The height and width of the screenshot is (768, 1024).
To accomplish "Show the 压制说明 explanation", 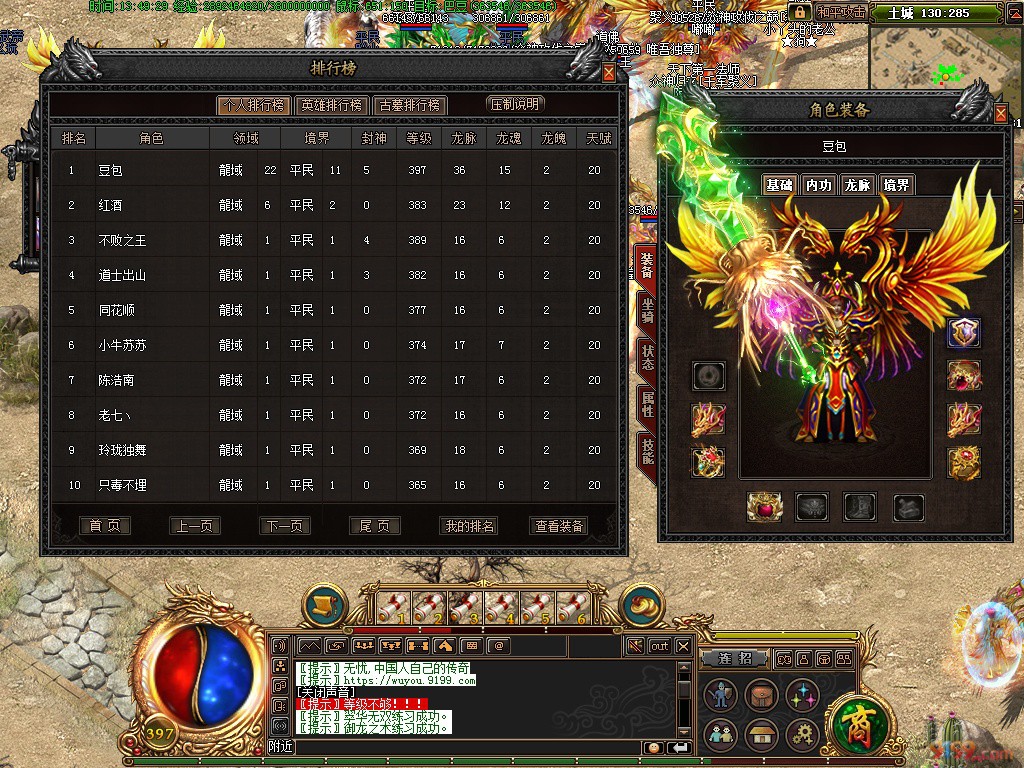I will coord(516,104).
